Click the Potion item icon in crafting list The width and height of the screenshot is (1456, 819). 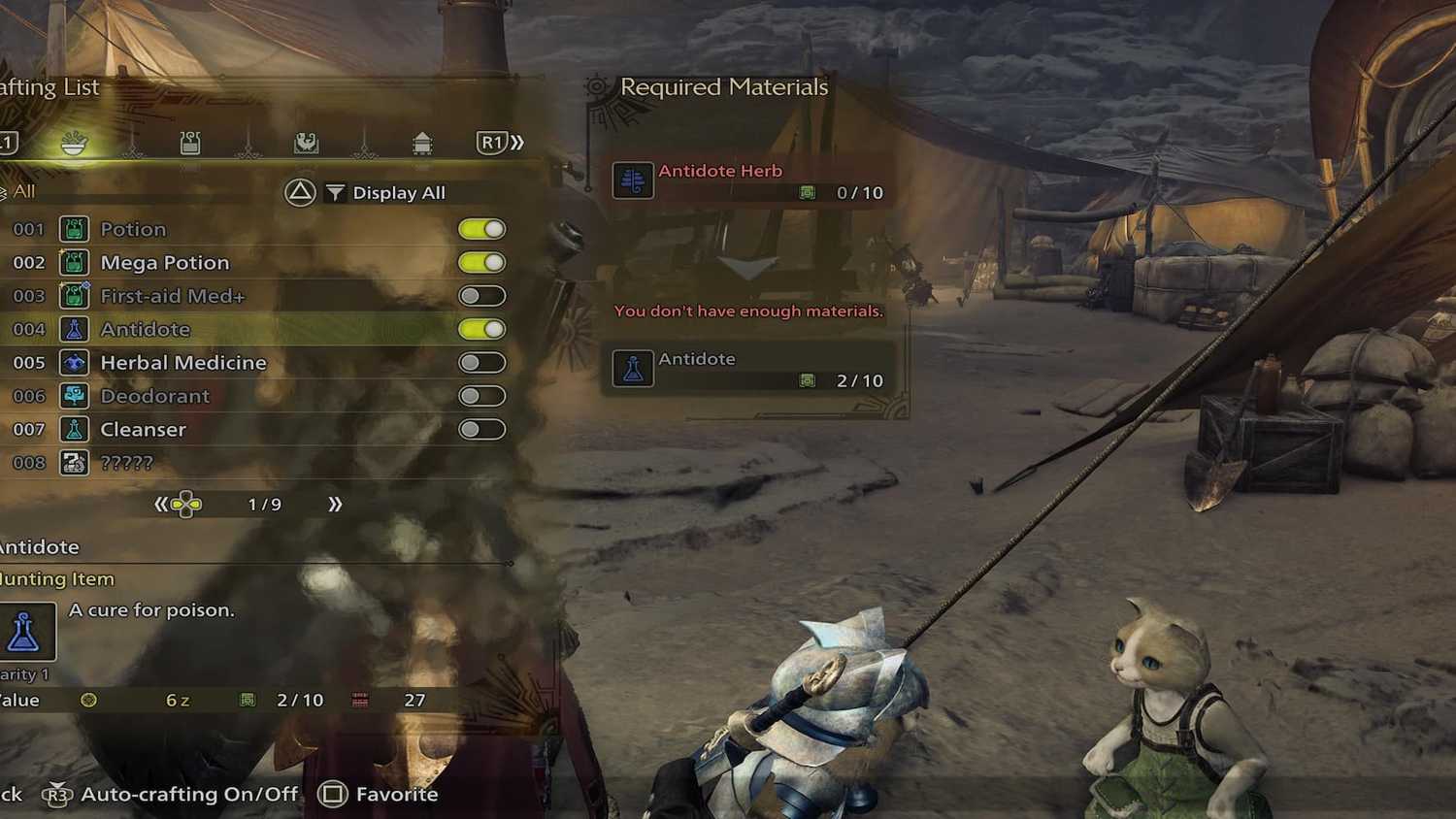75,229
